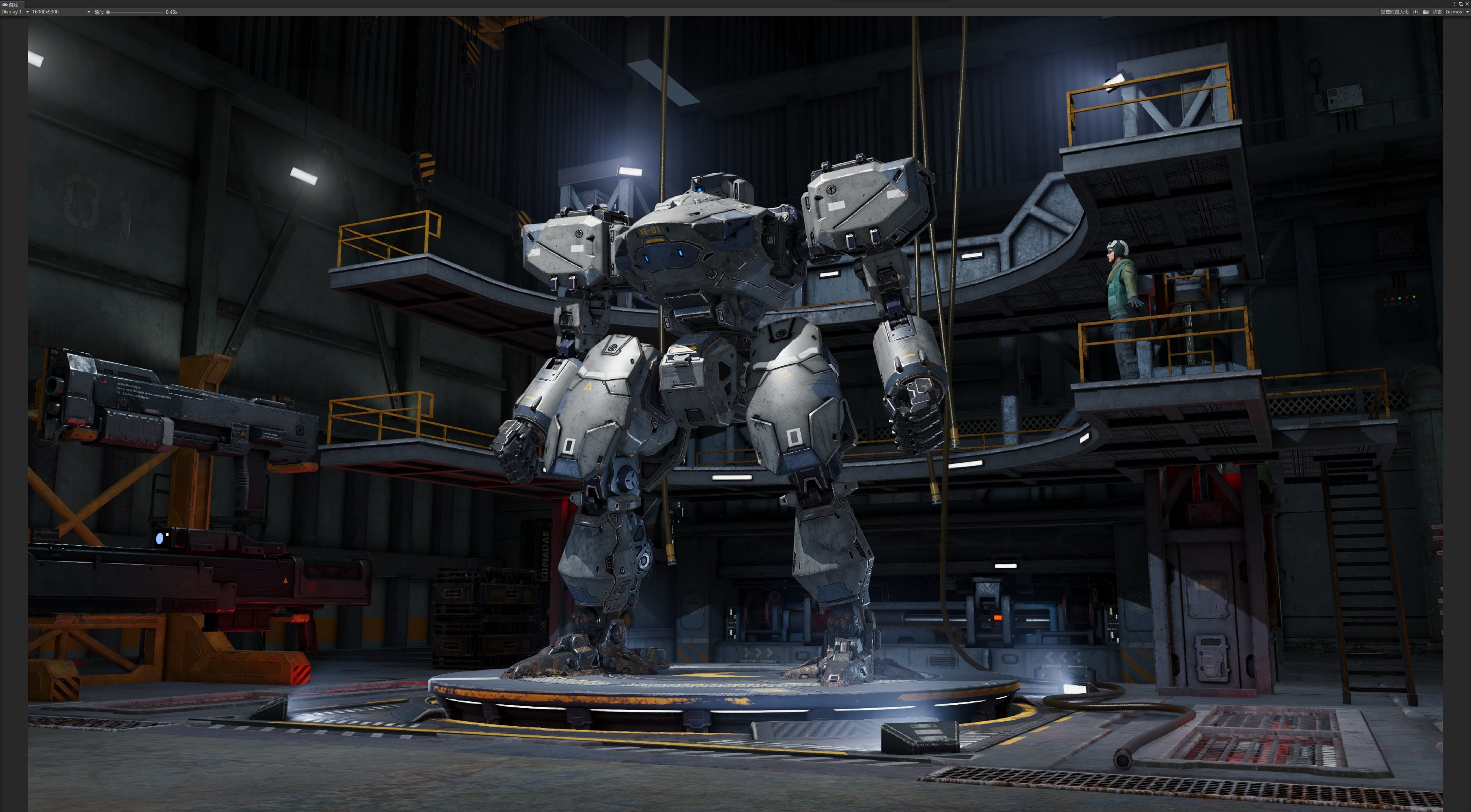Open the Display 1 dropdown
The width and height of the screenshot is (1471, 812).
(15, 12)
